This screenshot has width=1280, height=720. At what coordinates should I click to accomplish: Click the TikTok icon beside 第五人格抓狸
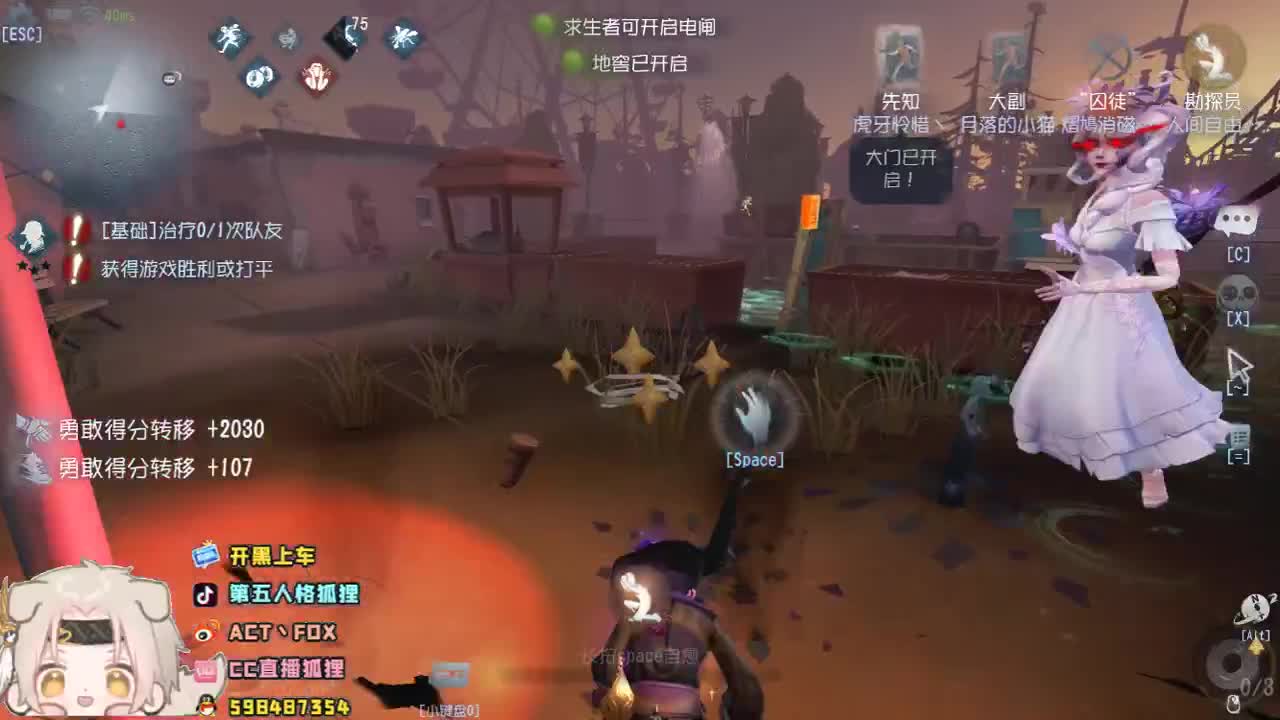(205, 592)
